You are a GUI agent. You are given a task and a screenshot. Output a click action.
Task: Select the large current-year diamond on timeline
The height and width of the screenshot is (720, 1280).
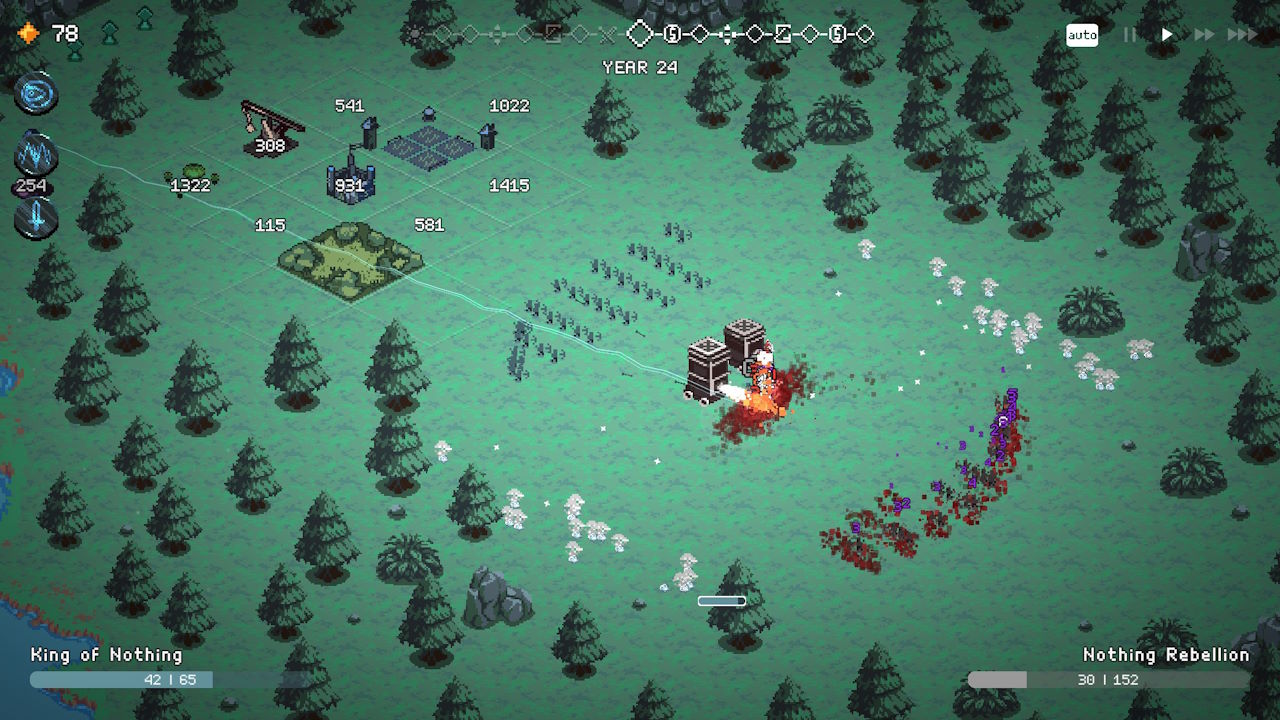coord(639,35)
